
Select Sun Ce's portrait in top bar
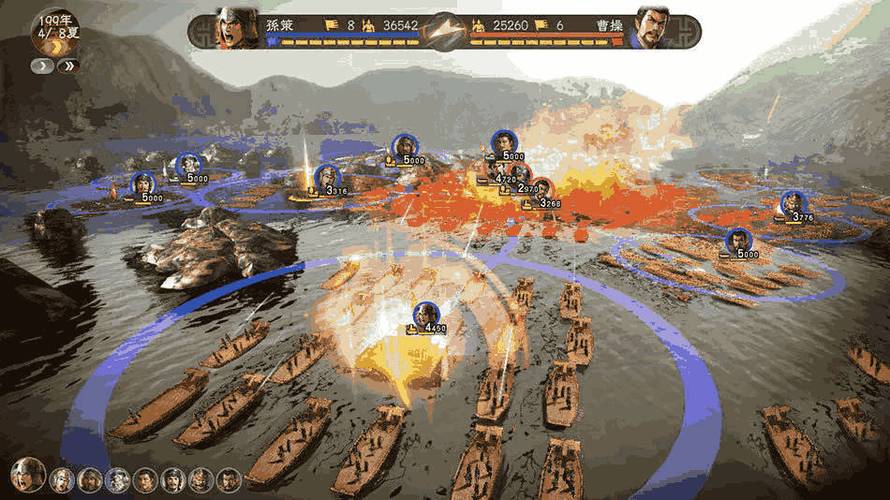pos(236,29)
